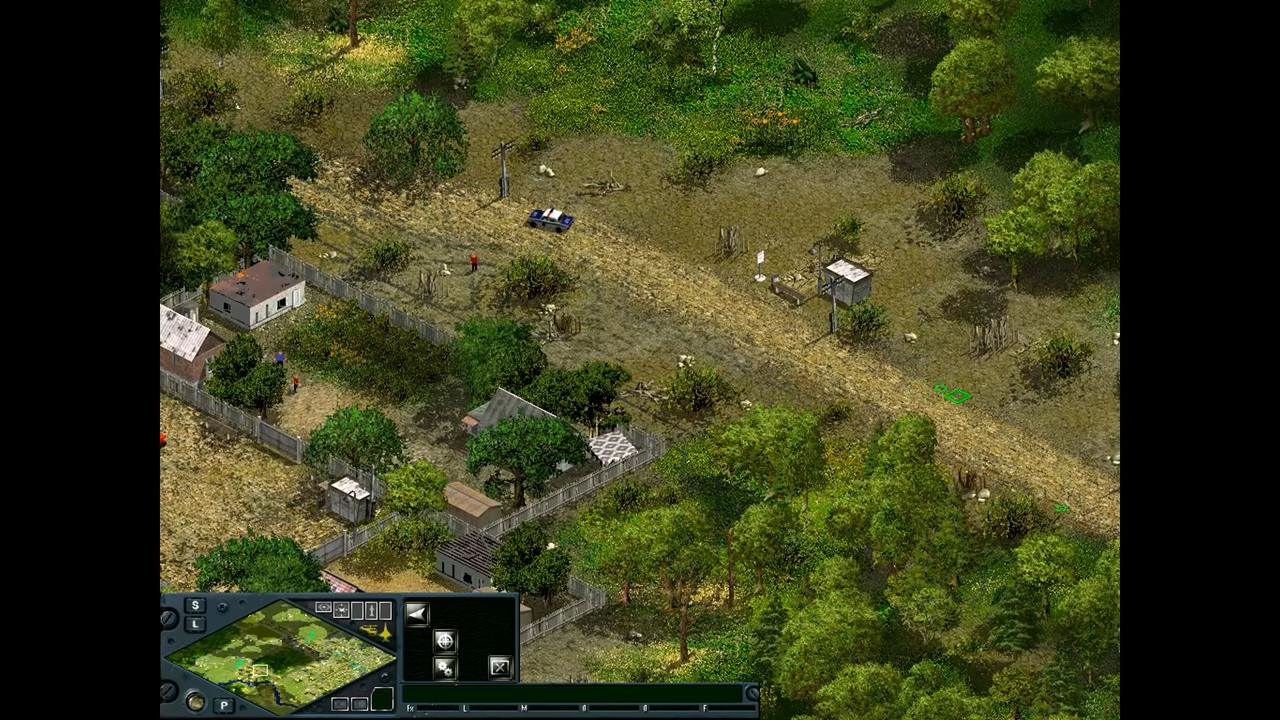The image size is (1280, 720).
Task: Click the round brass knob button
Action: pyautogui.click(x=196, y=702)
